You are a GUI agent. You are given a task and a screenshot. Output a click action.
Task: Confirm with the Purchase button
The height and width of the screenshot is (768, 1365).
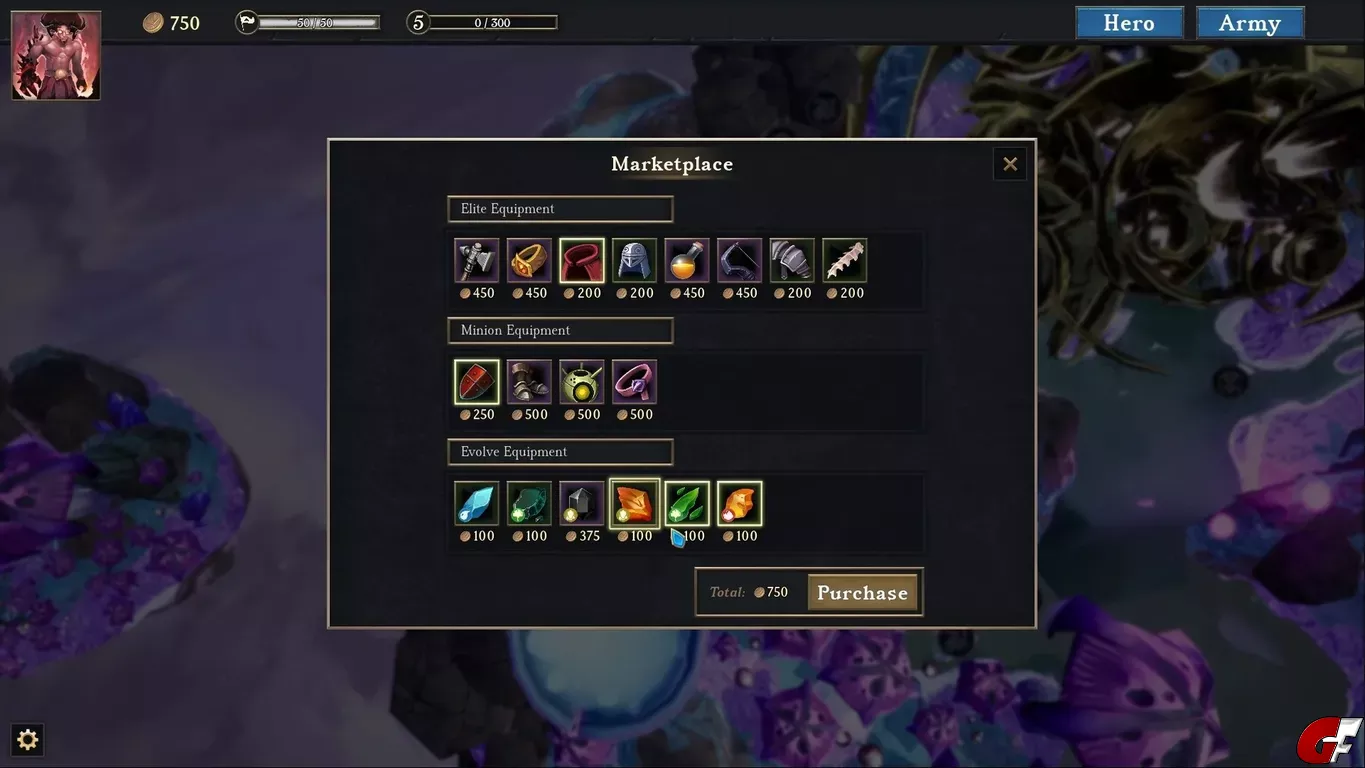click(x=862, y=592)
